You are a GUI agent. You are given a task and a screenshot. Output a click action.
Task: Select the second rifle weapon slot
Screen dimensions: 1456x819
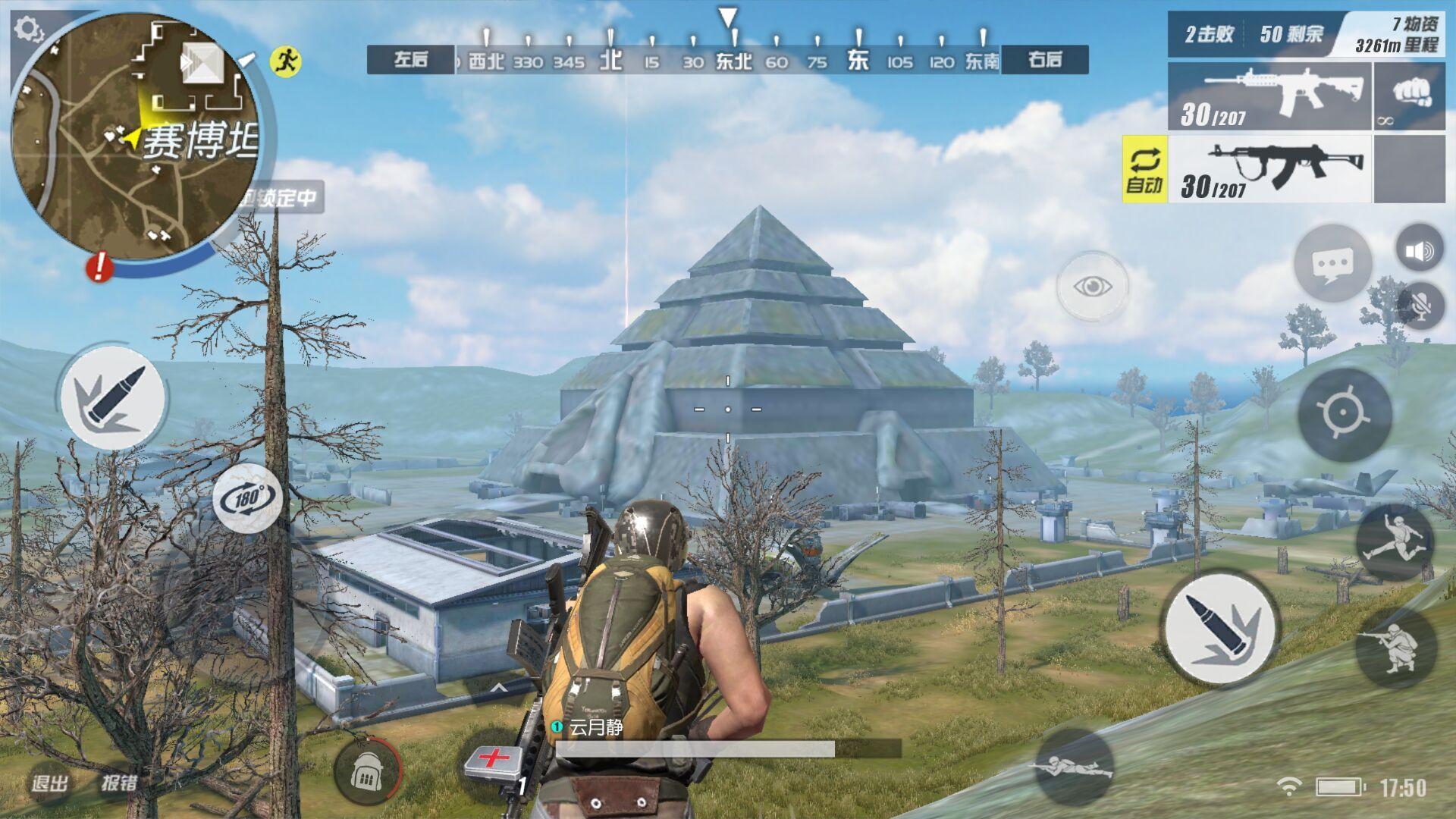[x=1269, y=169]
